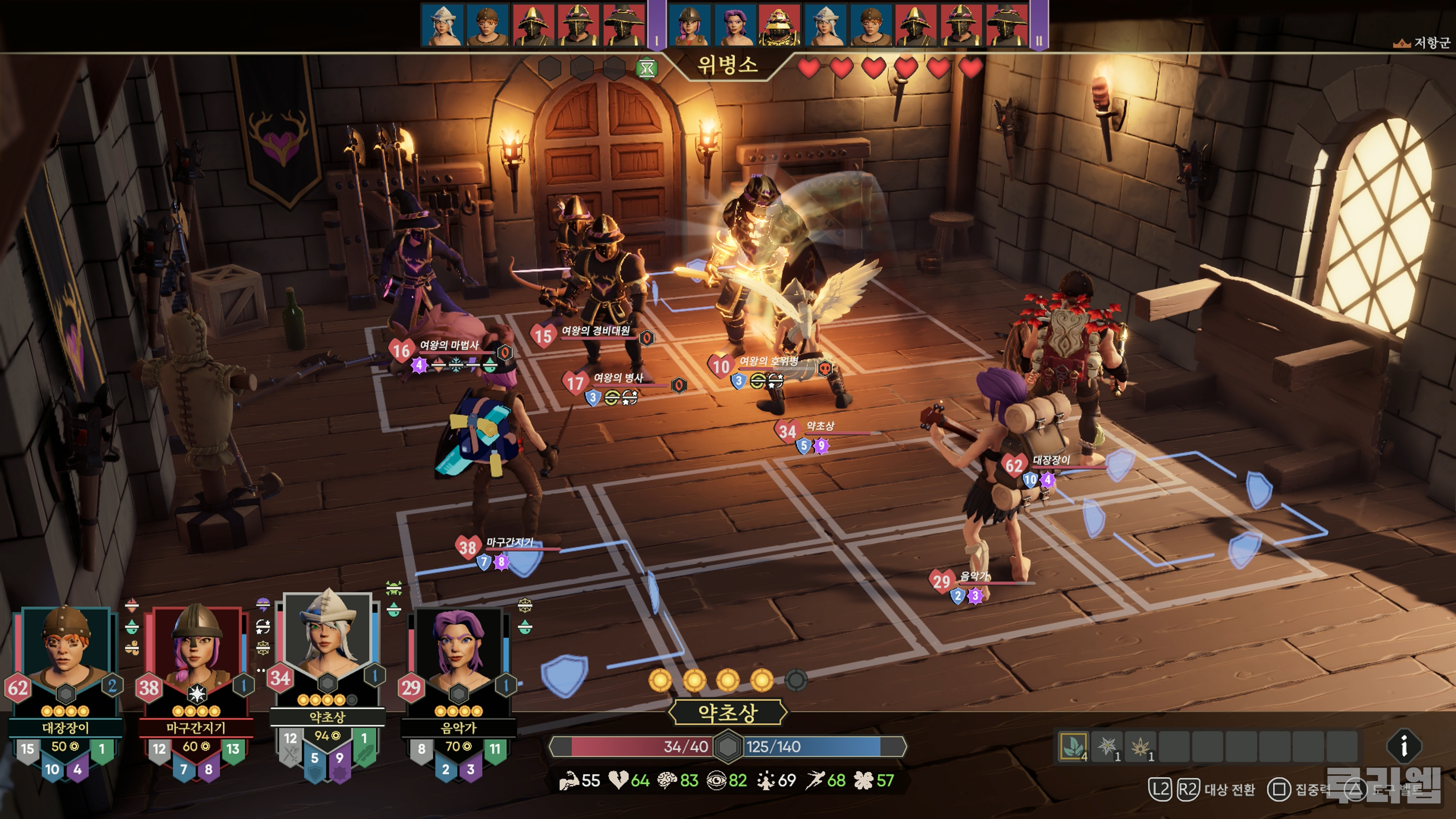Click 마구간지기's white starburst status badge
This screenshot has height=819, width=1456.
196,693
